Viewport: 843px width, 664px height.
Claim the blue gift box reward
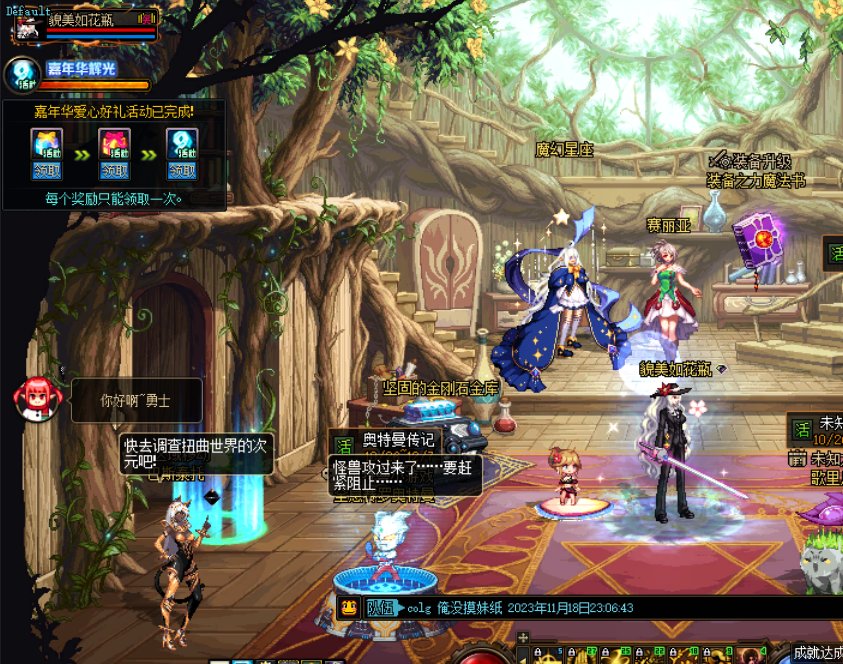pos(47,170)
